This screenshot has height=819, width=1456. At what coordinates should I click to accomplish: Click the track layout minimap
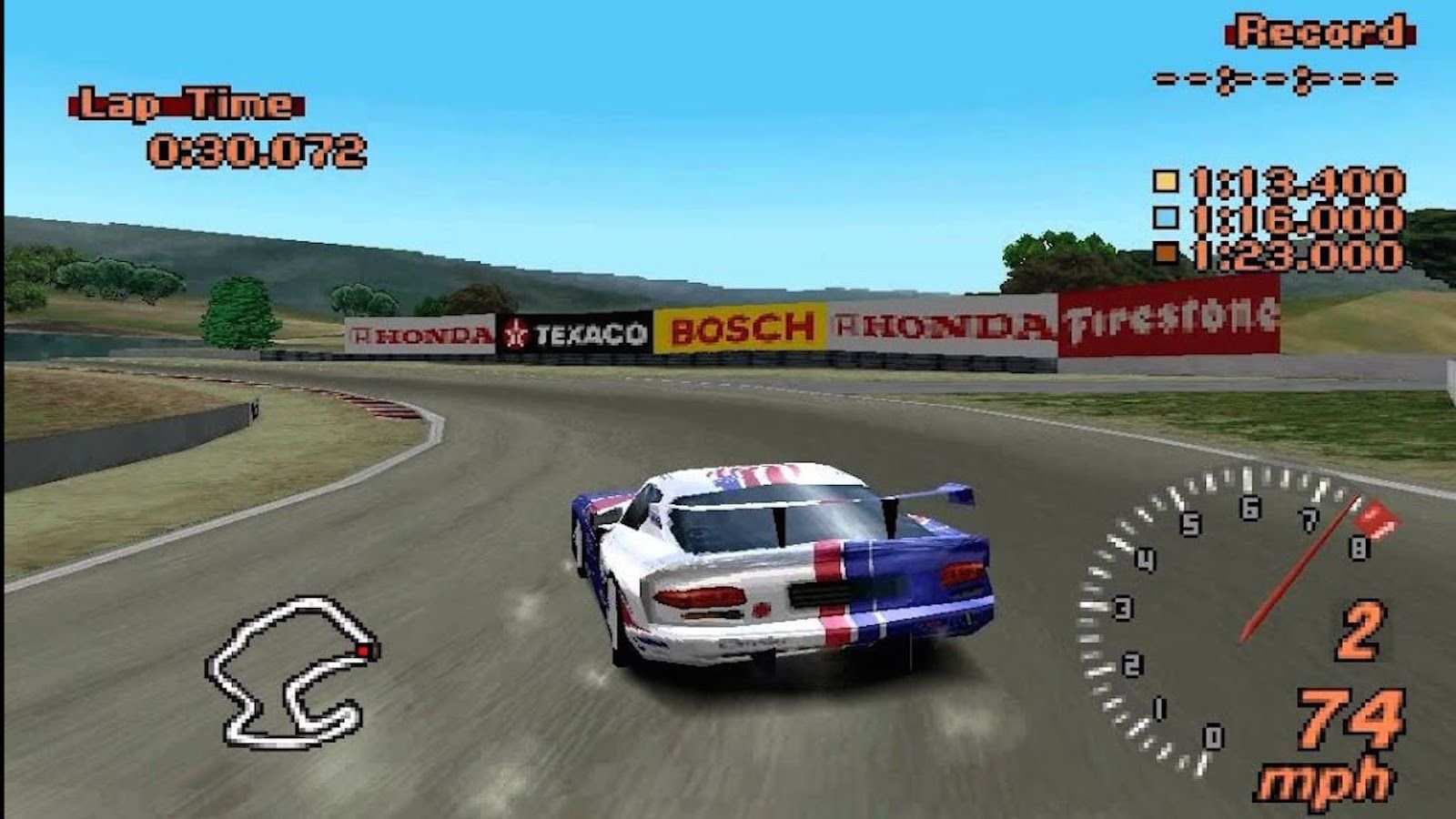pos(289,672)
